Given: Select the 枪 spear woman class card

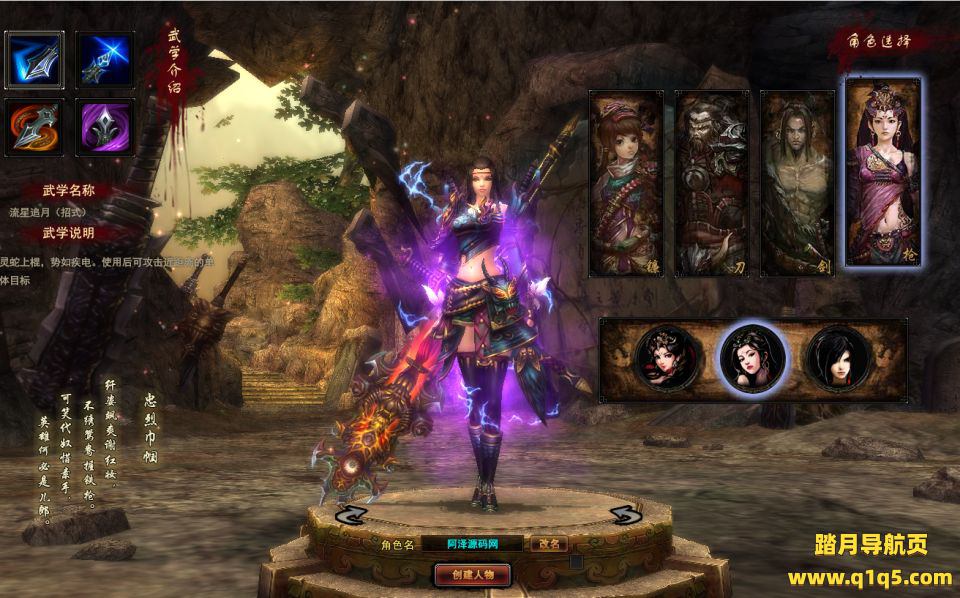Looking at the screenshot, I should 884,172.
